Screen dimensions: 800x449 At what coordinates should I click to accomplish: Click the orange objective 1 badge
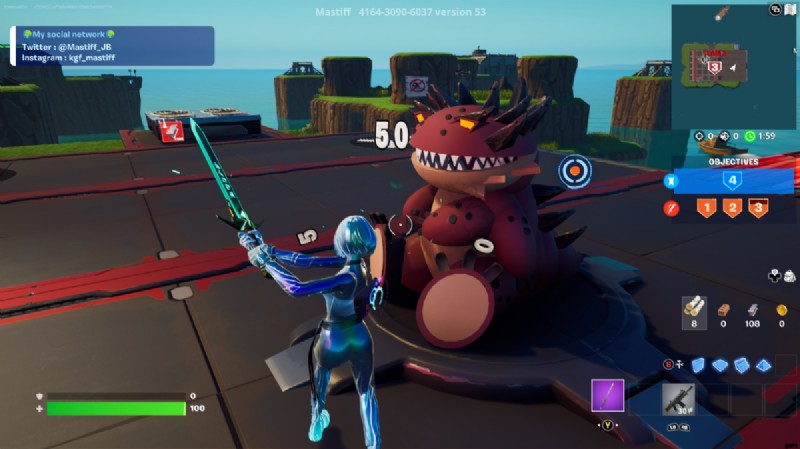coord(706,208)
